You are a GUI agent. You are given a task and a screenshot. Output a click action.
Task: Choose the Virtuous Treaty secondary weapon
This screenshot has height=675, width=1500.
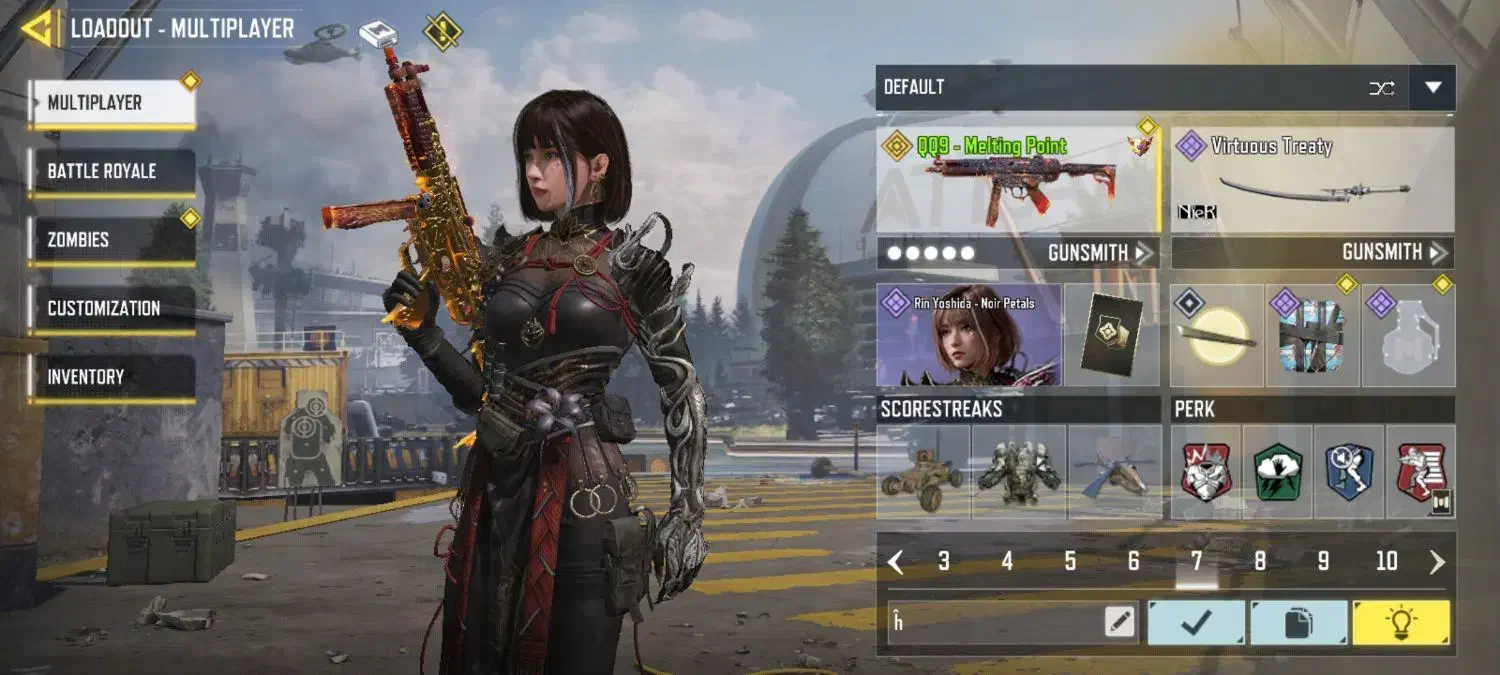point(1312,178)
